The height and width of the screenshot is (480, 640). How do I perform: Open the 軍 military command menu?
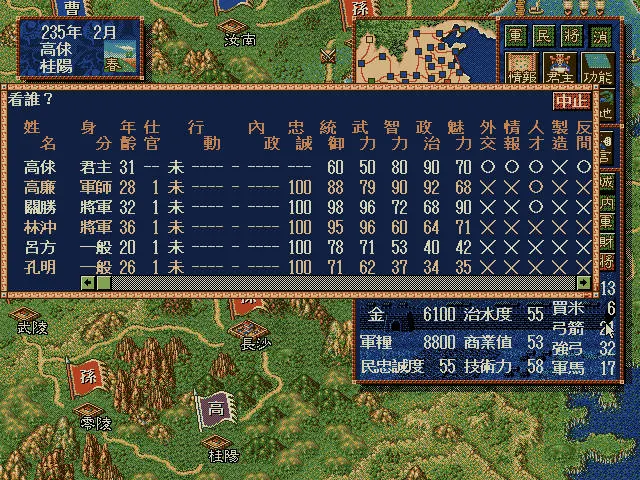point(515,33)
